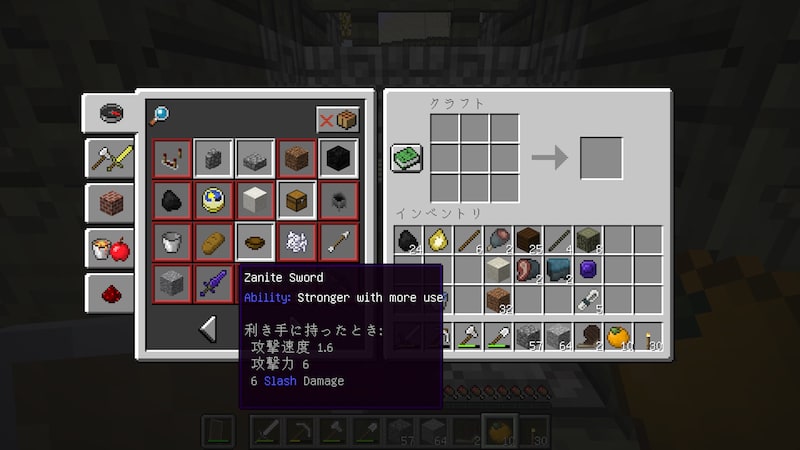Grab the stack of 32 brick blocks
Screen dimensions: 800x450
click(497, 299)
